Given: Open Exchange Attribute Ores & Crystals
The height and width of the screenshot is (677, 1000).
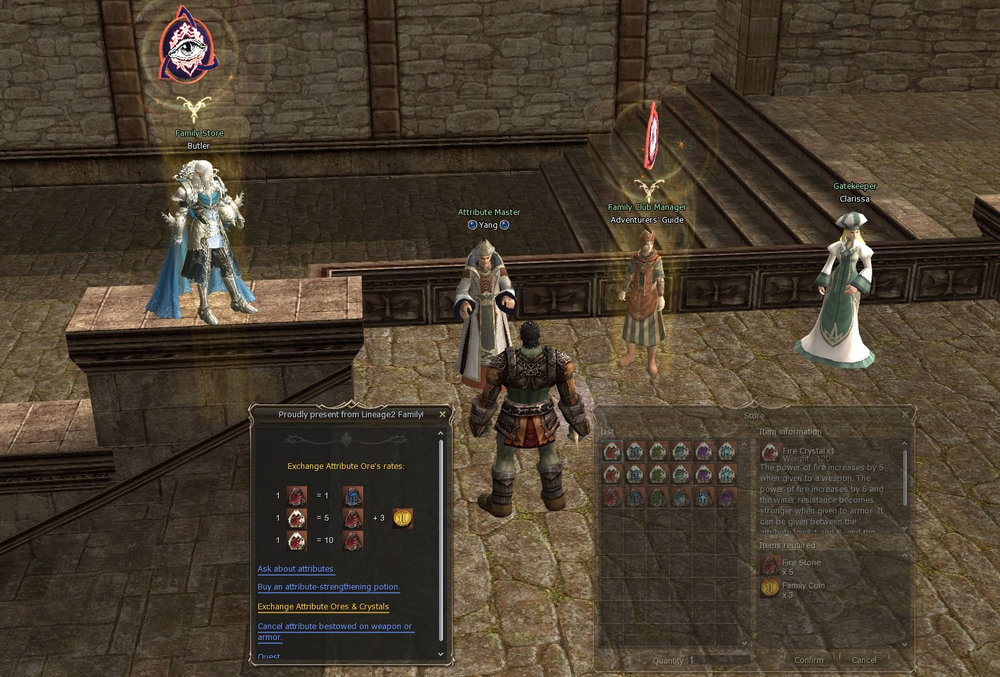Looking at the screenshot, I should 323,607.
